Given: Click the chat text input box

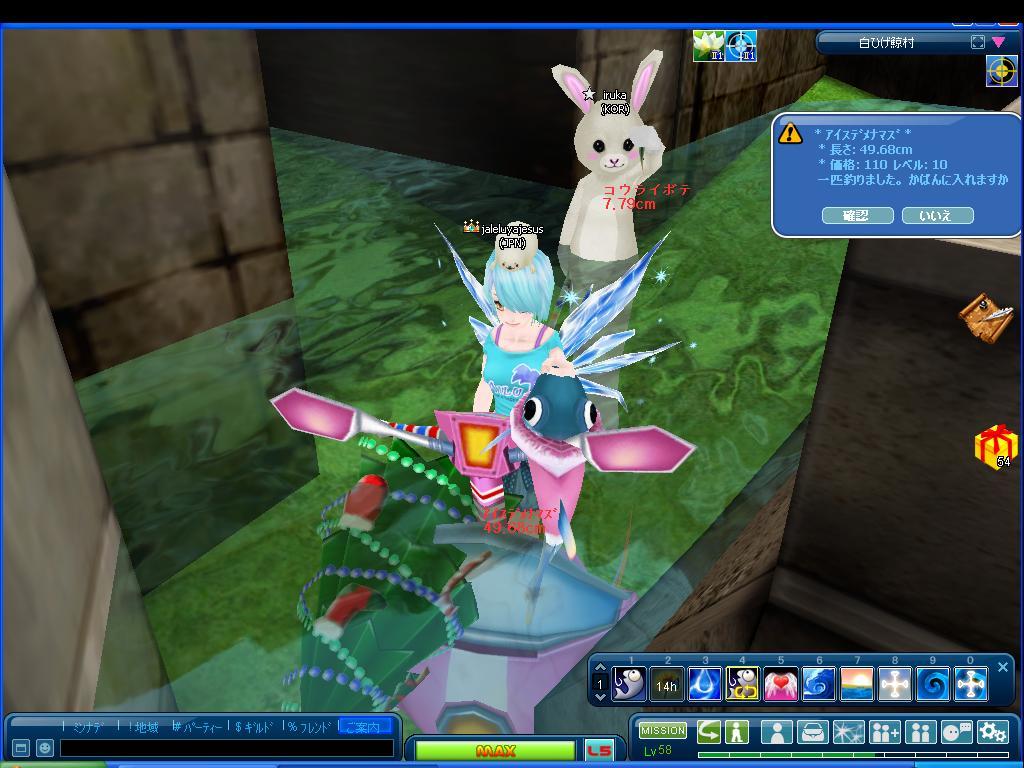Looking at the screenshot, I should (x=226, y=748).
